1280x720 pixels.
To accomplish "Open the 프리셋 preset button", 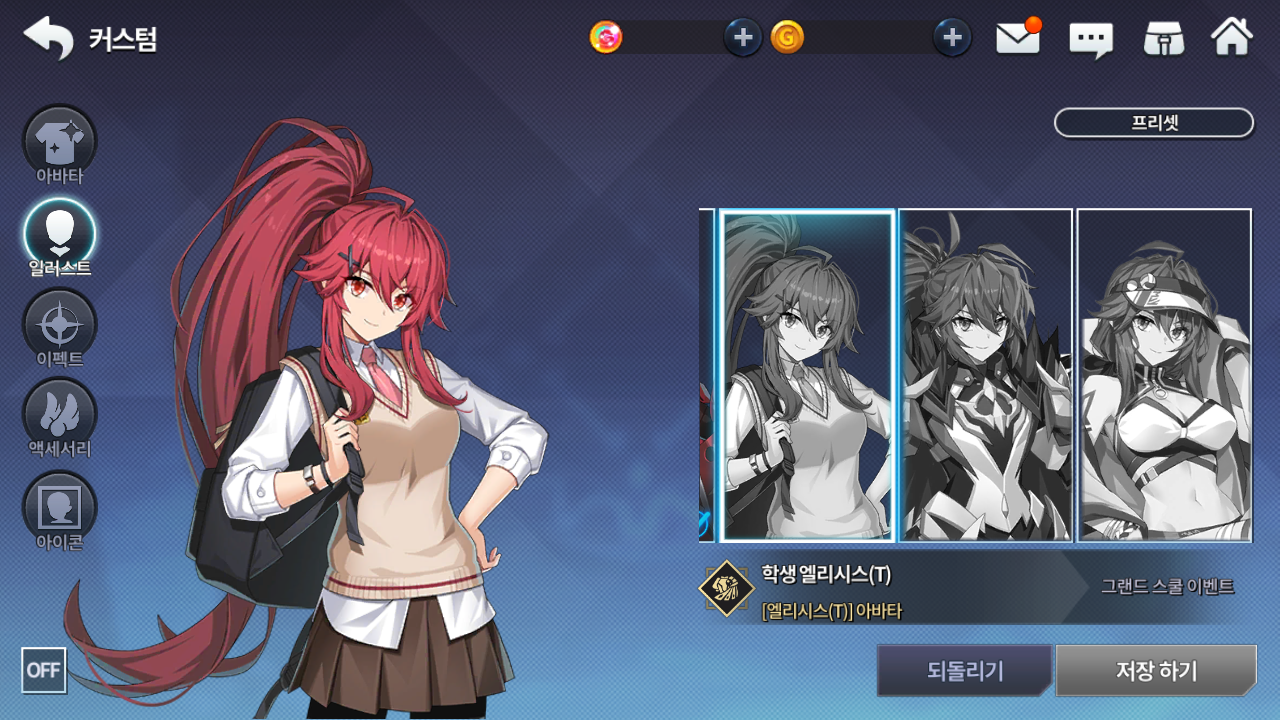I will tap(1153, 123).
